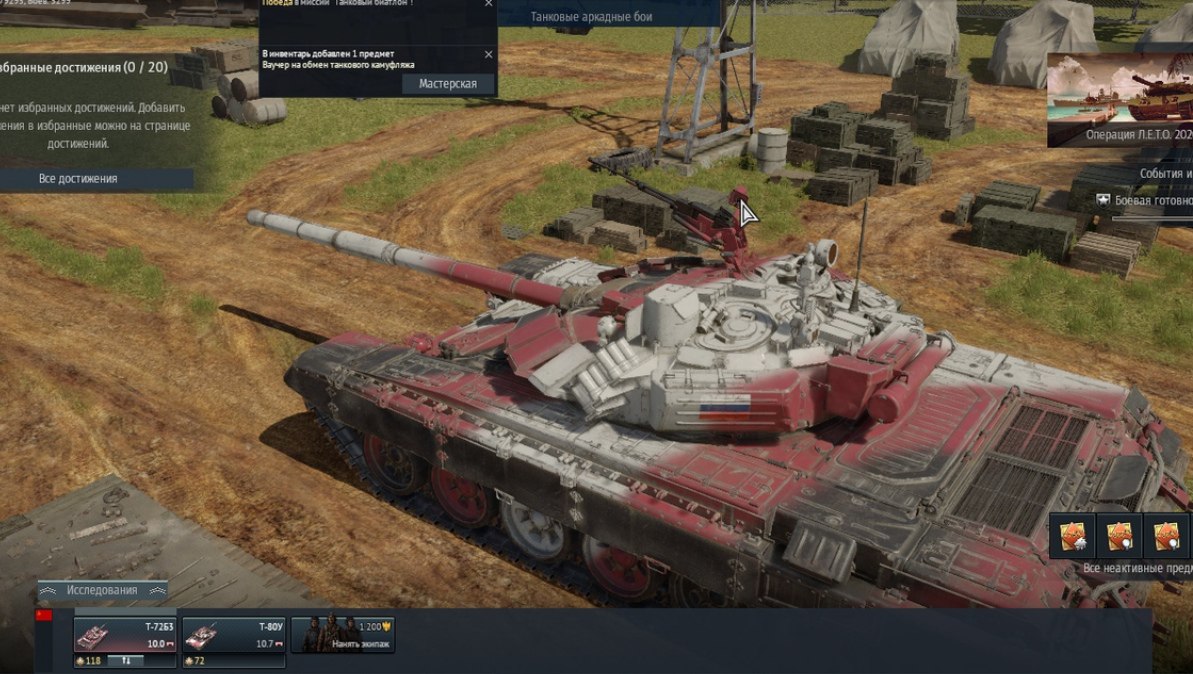The height and width of the screenshot is (674, 1193).
Task: Close the inventory item added notification
Action: click(488, 54)
